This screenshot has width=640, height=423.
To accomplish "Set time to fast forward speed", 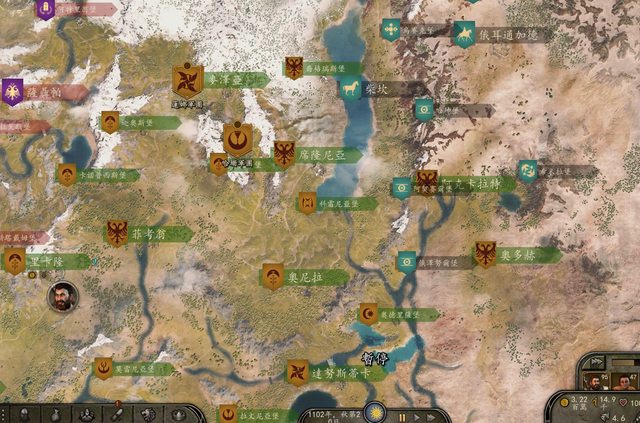I will [x=432, y=415].
